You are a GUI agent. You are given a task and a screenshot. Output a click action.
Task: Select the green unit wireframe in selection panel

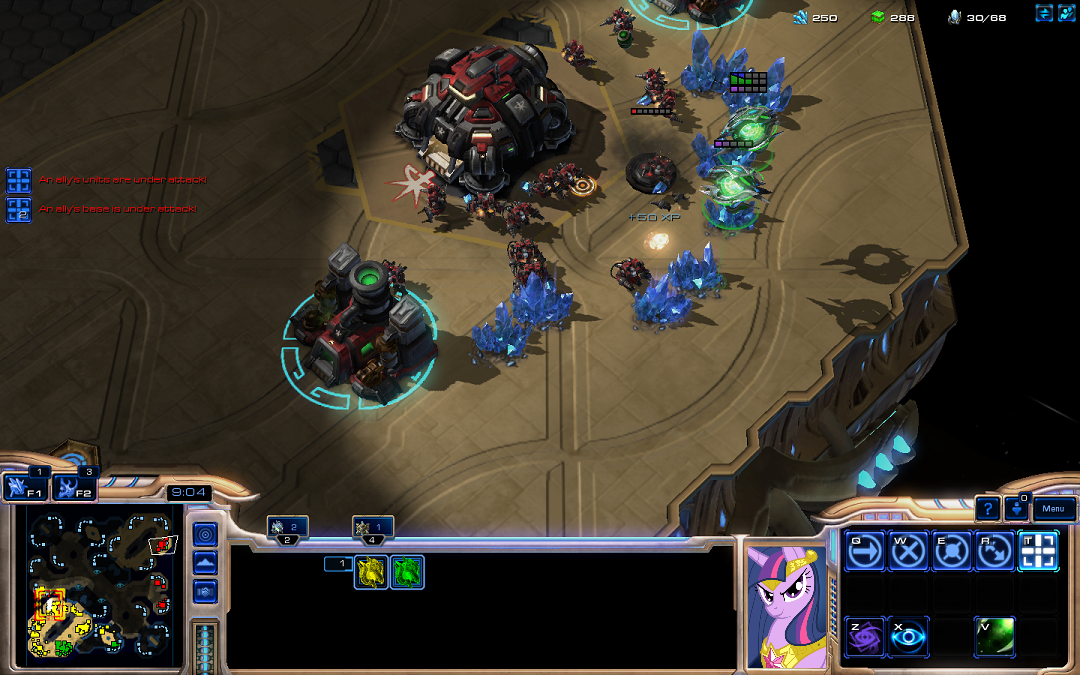pyautogui.click(x=407, y=572)
